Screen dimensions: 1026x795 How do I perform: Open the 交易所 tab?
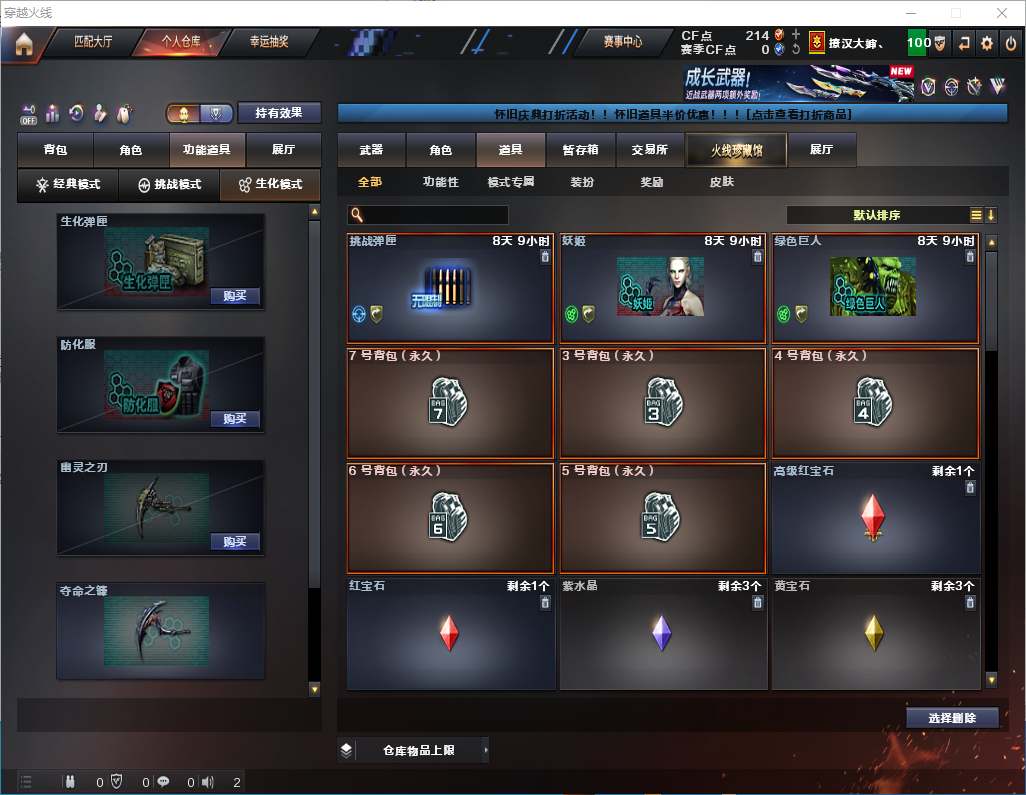650,150
